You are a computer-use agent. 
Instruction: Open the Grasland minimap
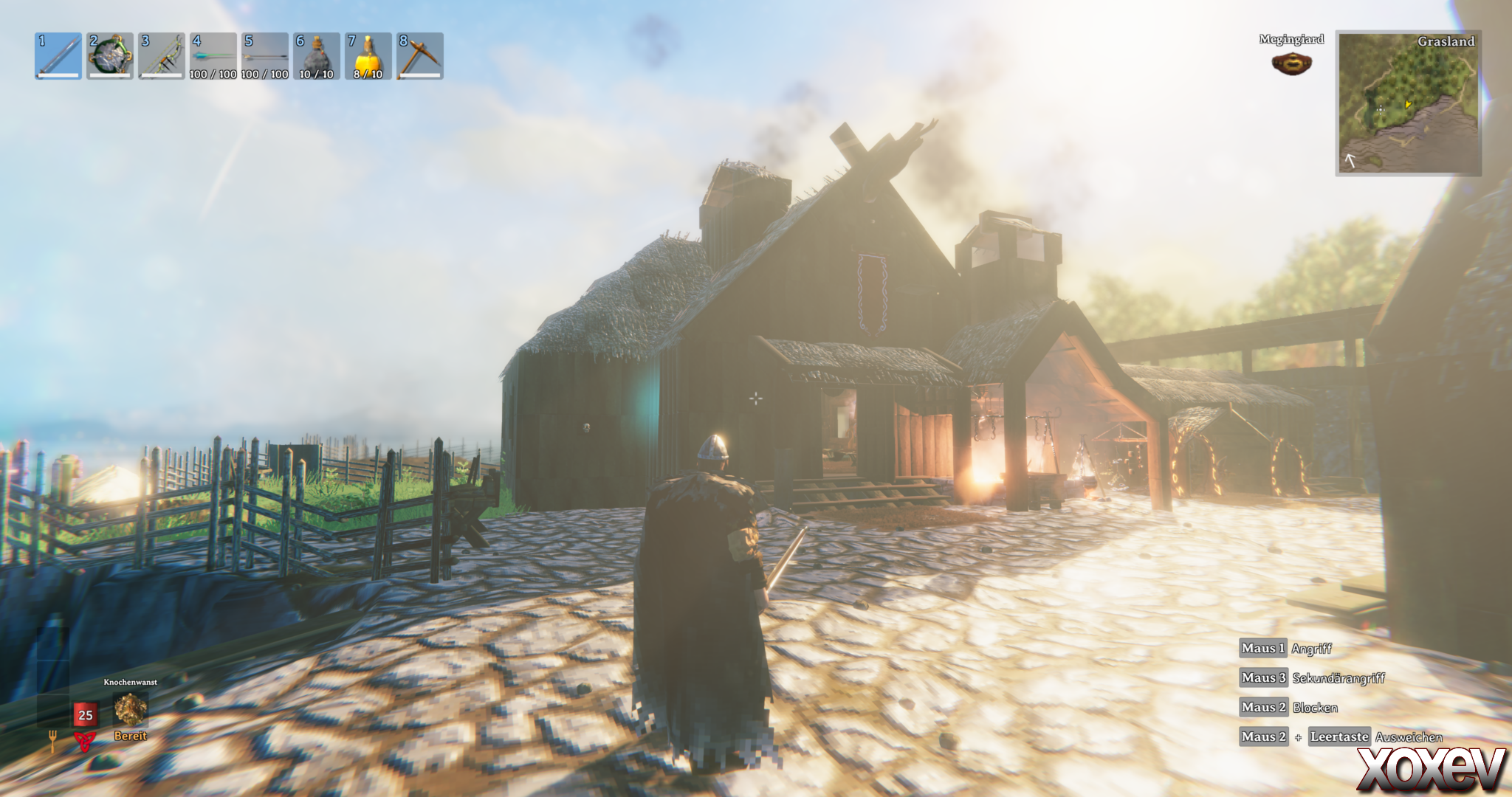[x=1409, y=103]
